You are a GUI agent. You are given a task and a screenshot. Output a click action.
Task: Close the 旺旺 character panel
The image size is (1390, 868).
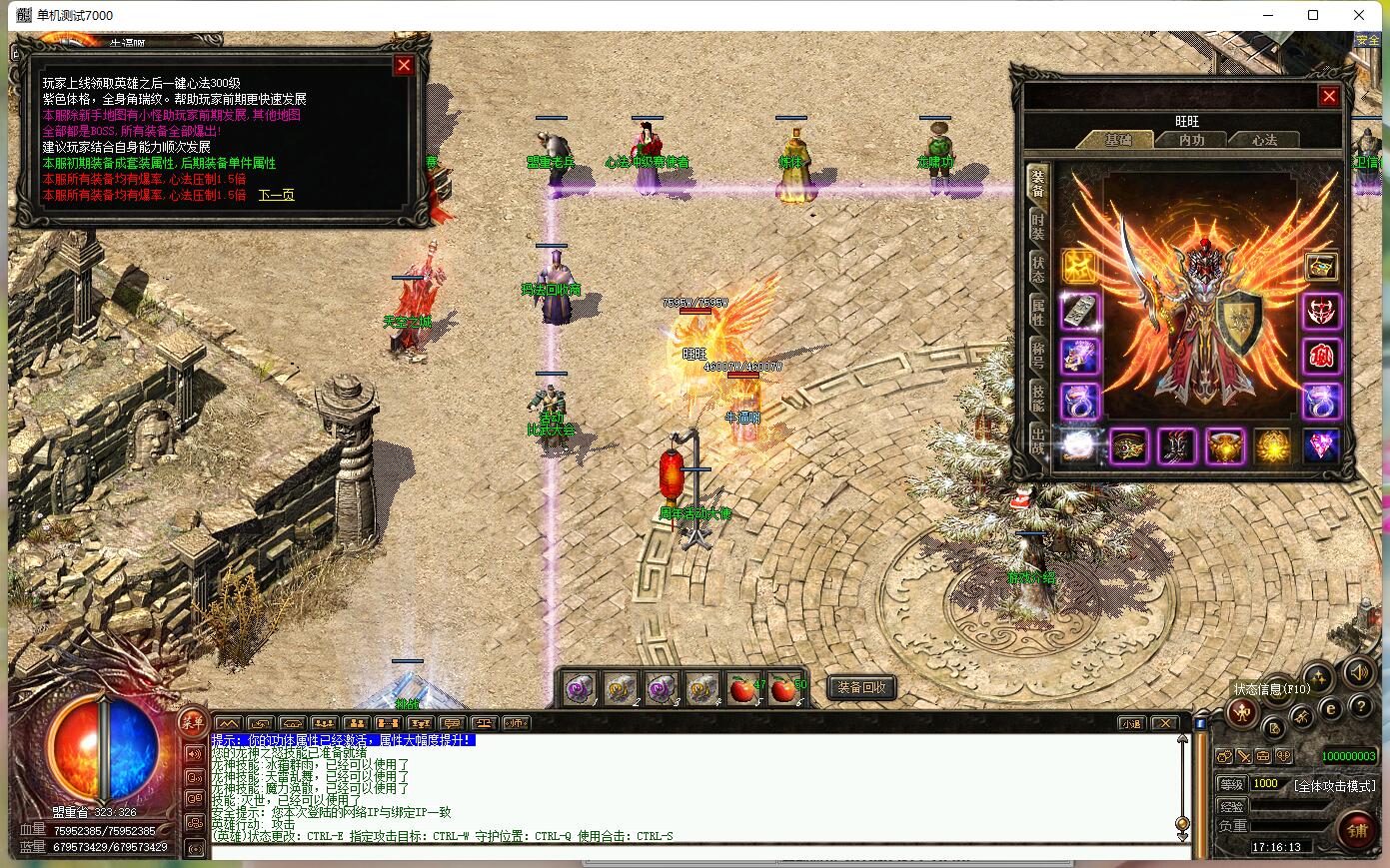pos(1328,96)
